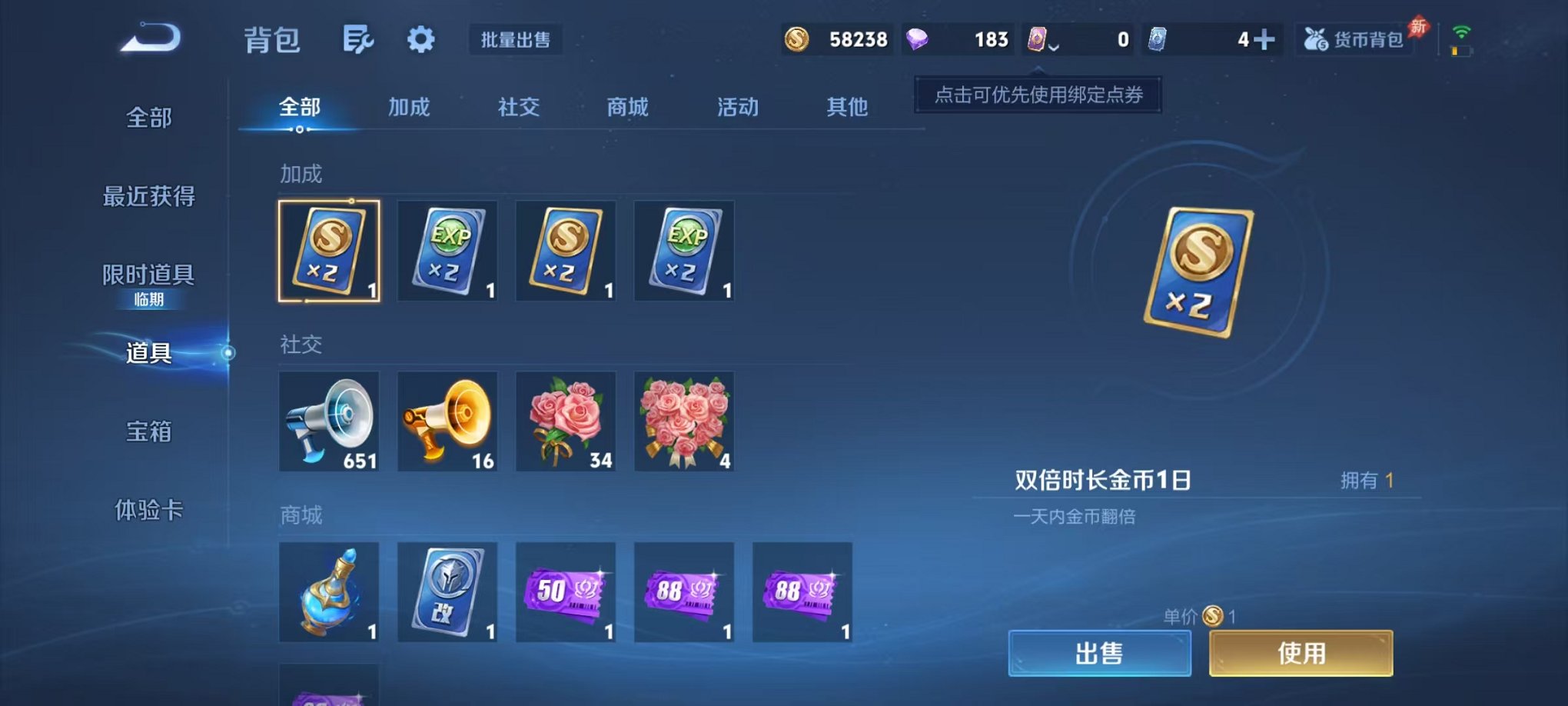Select the golden megaphone item
The width and height of the screenshot is (1568, 706).
(447, 421)
